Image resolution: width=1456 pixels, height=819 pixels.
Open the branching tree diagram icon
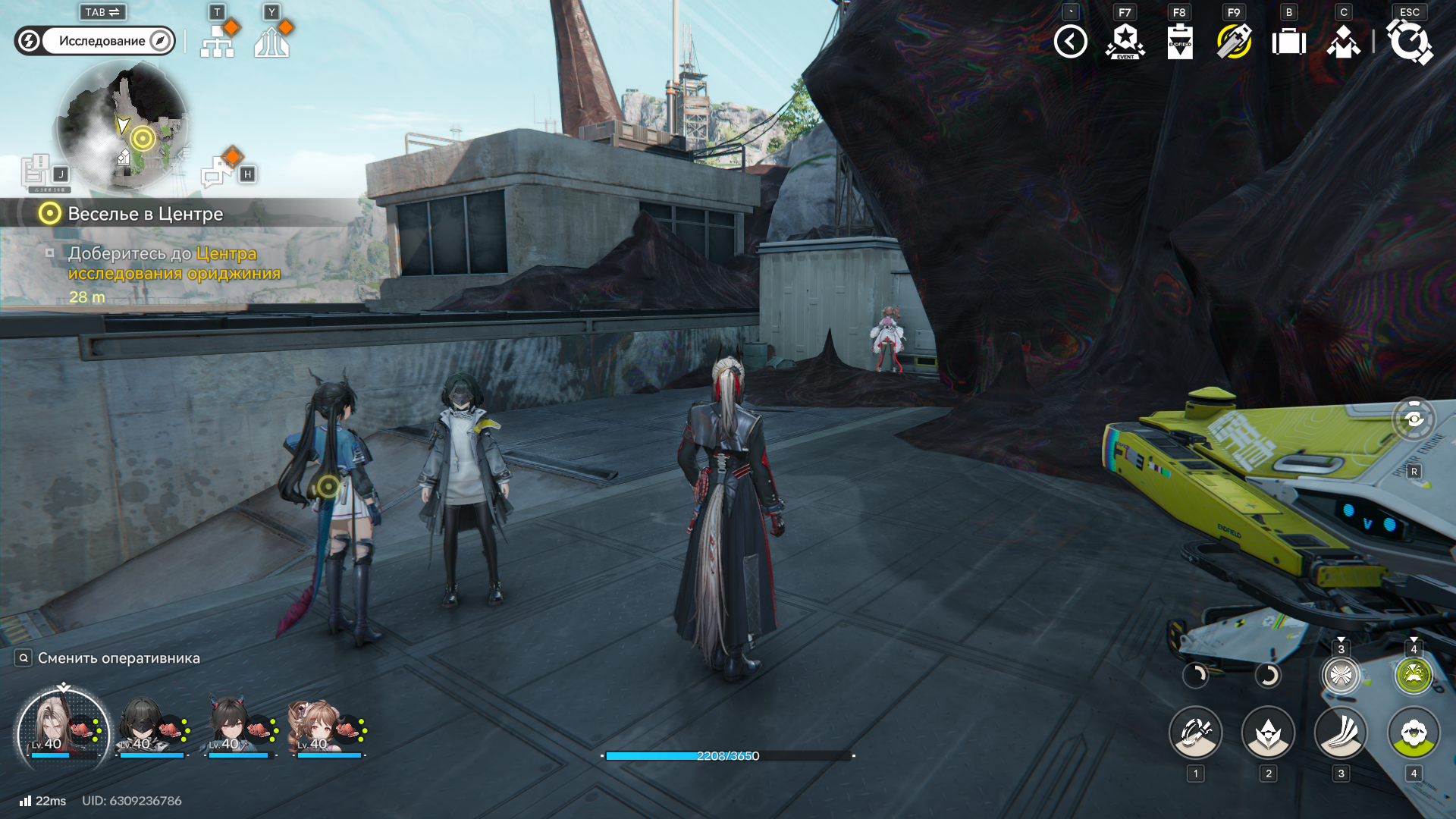click(218, 42)
